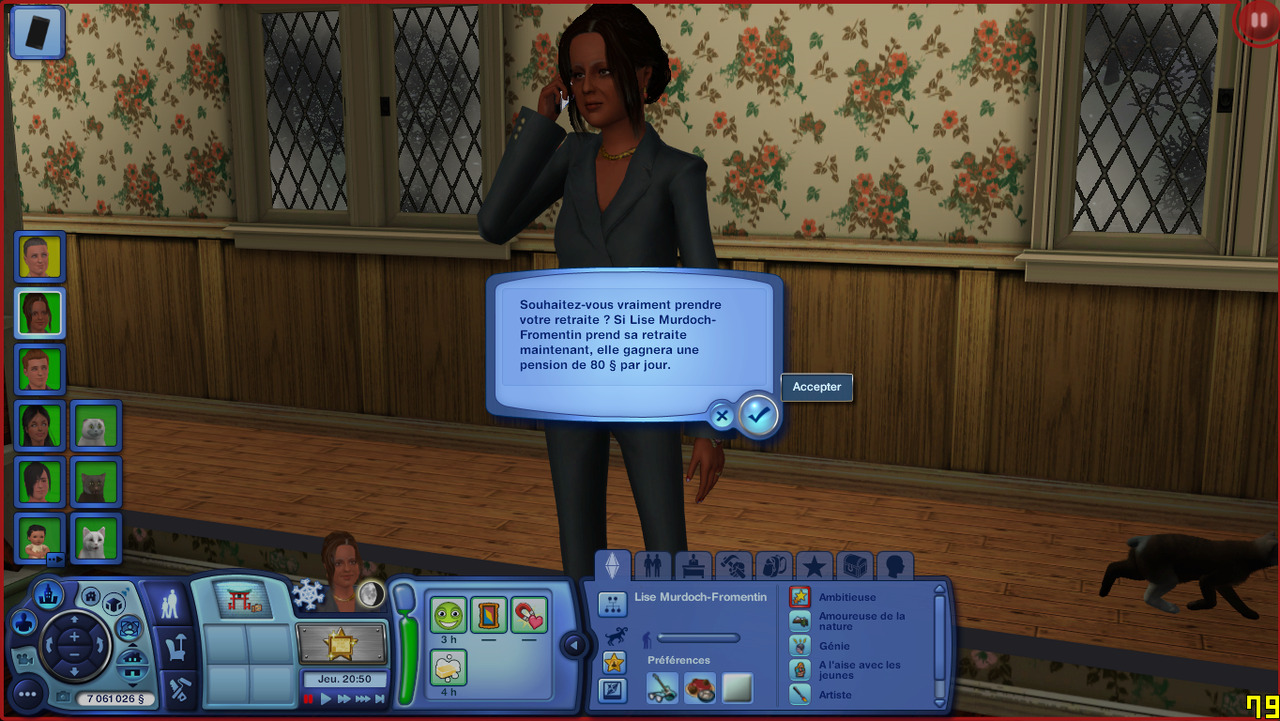Image resolution: width=1280 pixels, height=721 pixels.
Task: Open the family tree button
Action: (612, 604)
